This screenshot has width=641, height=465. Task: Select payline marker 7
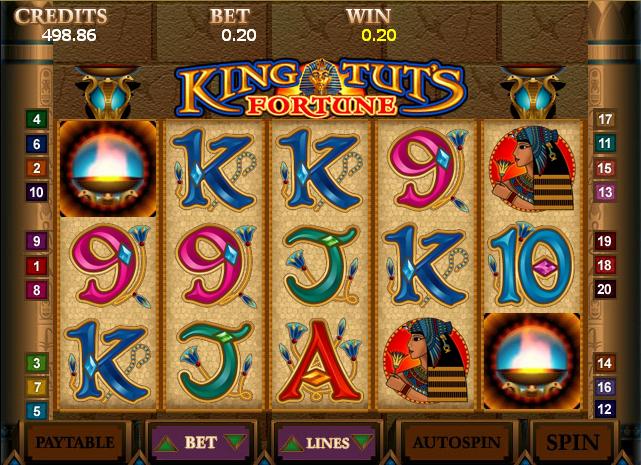(x=37, y=386)
